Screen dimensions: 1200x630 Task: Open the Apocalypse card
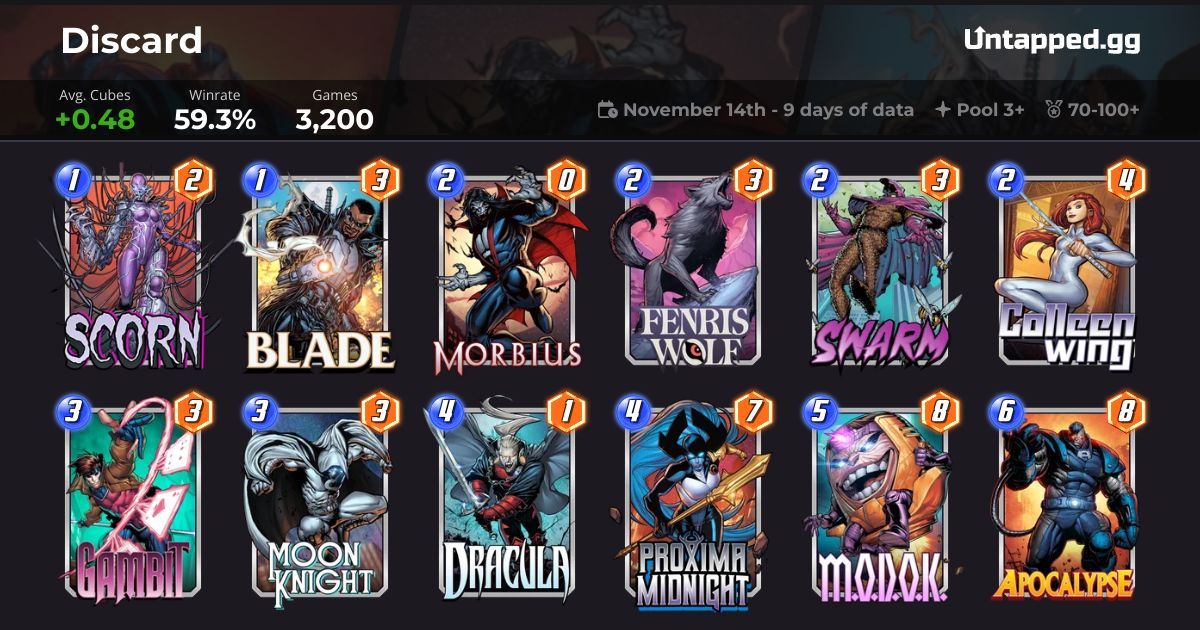click(x=1066, y=500)
